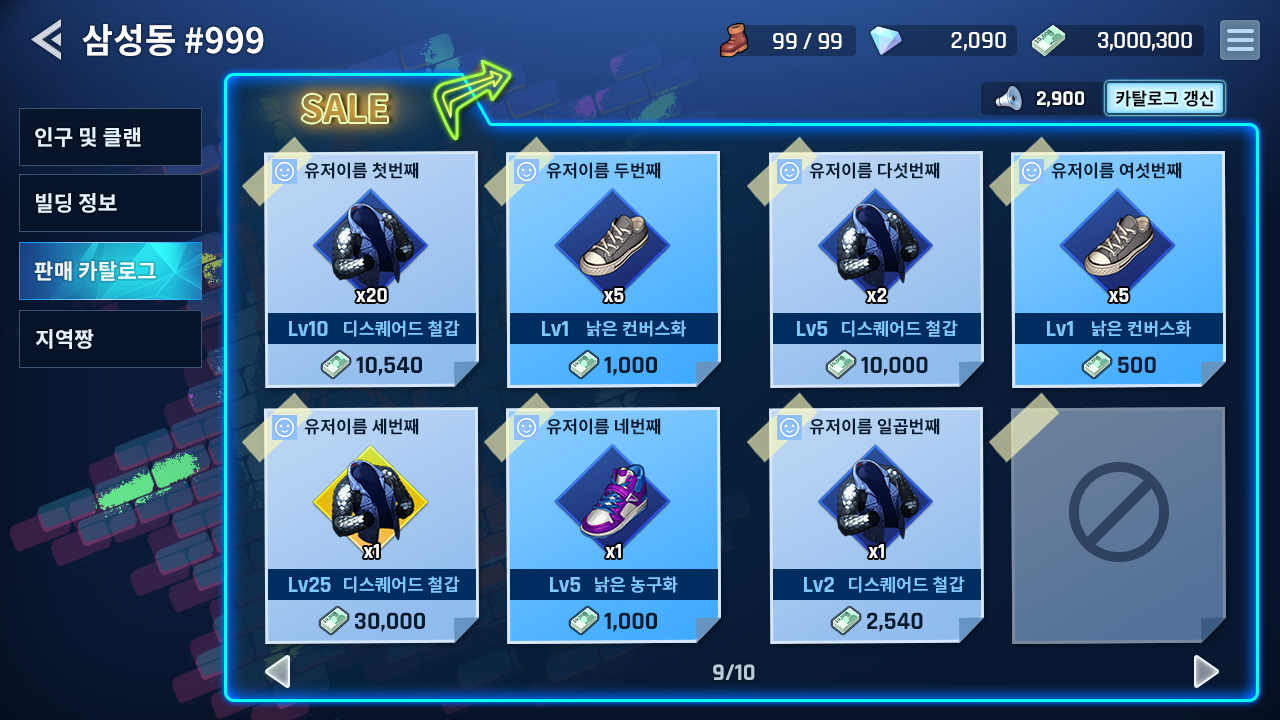The width and height of the screenshot is (1280, 720).
Task: Open the Lv25 디스퀘어드 철갑 listing for 30,000
Action: (x=372, y=525)
